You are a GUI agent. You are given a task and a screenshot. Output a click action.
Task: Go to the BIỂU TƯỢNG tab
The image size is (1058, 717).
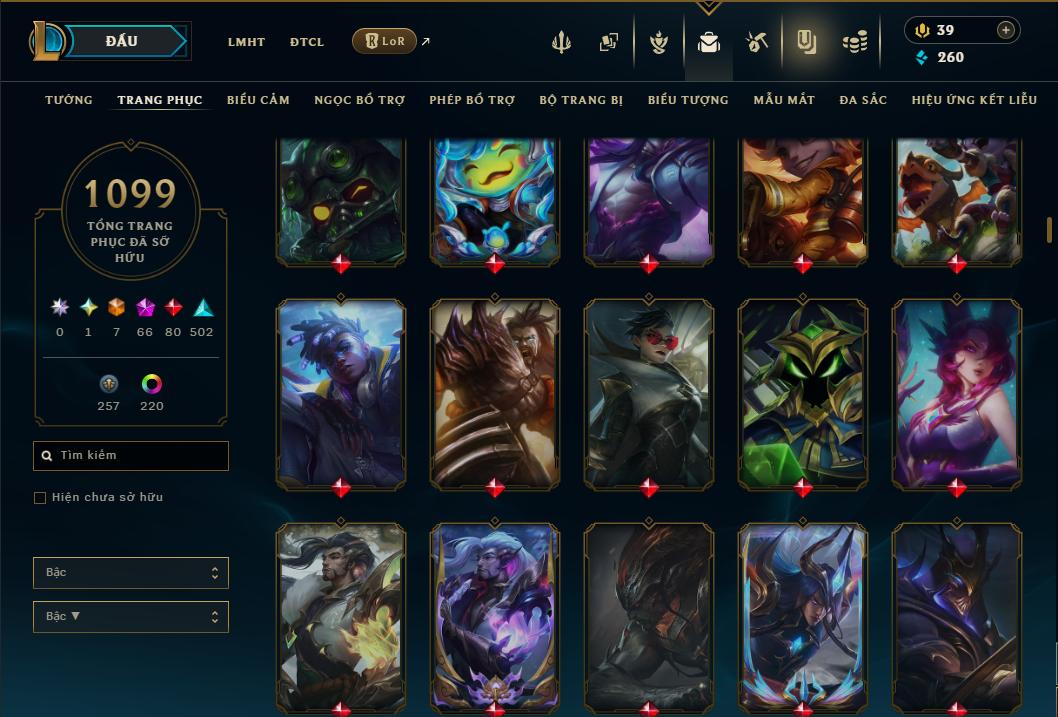[688, 100]
